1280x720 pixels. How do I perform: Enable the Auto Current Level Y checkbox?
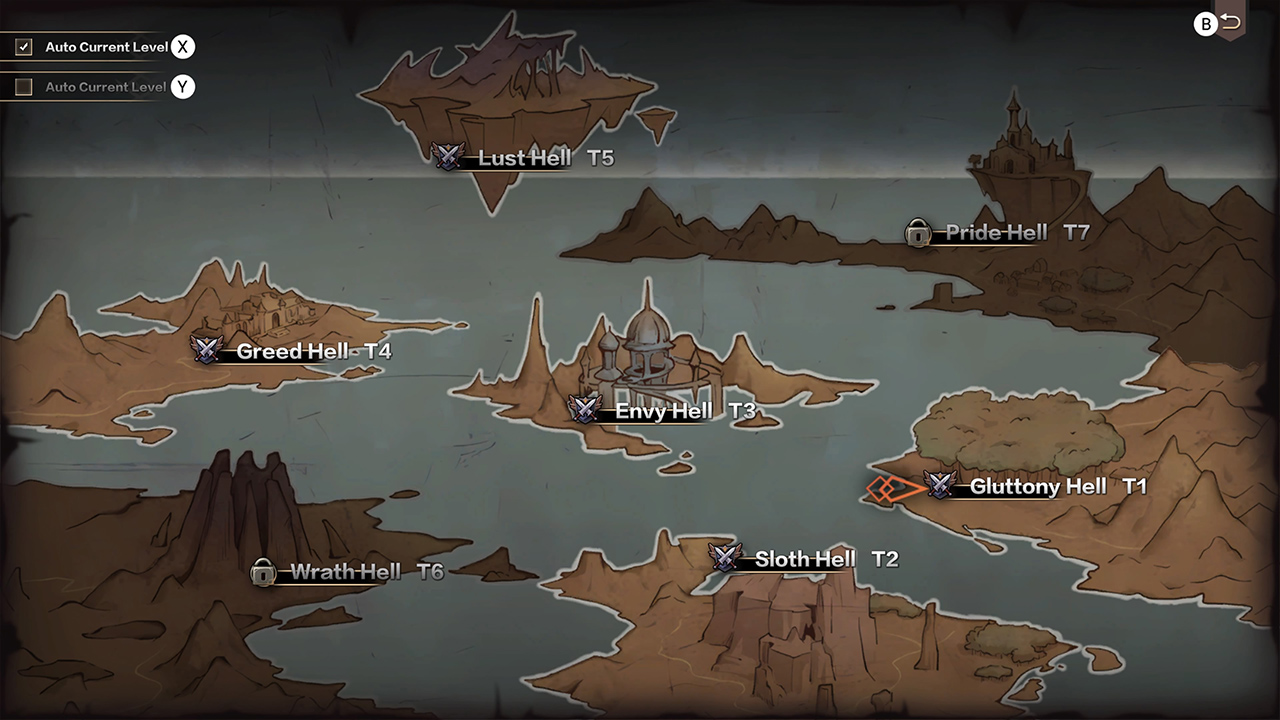click(22, 85)
